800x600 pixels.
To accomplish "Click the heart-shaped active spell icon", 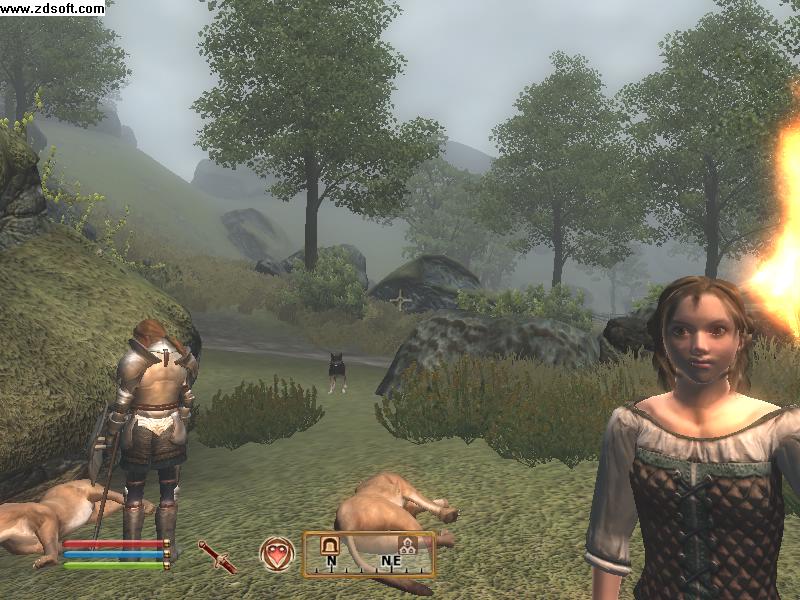I will click(x=277, y=553).
